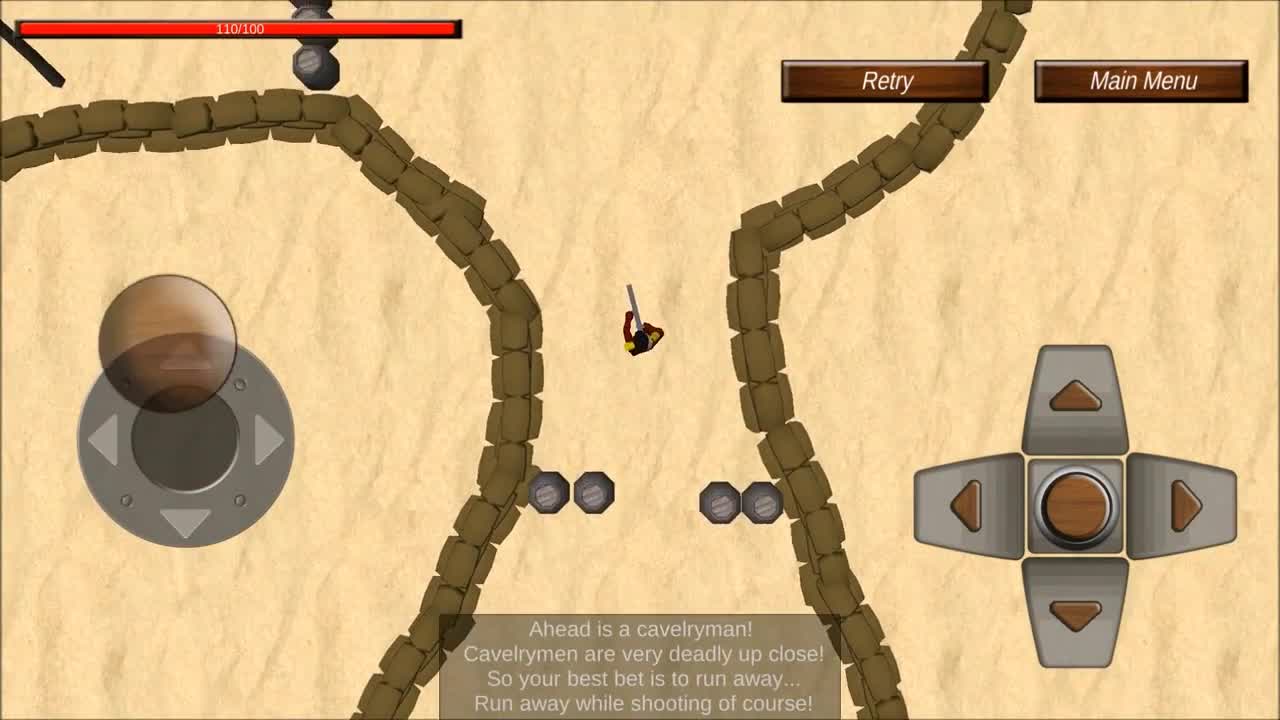The image size is (1280, 720).
Task: Open the Main Menu
Action: pos(1143,81)
